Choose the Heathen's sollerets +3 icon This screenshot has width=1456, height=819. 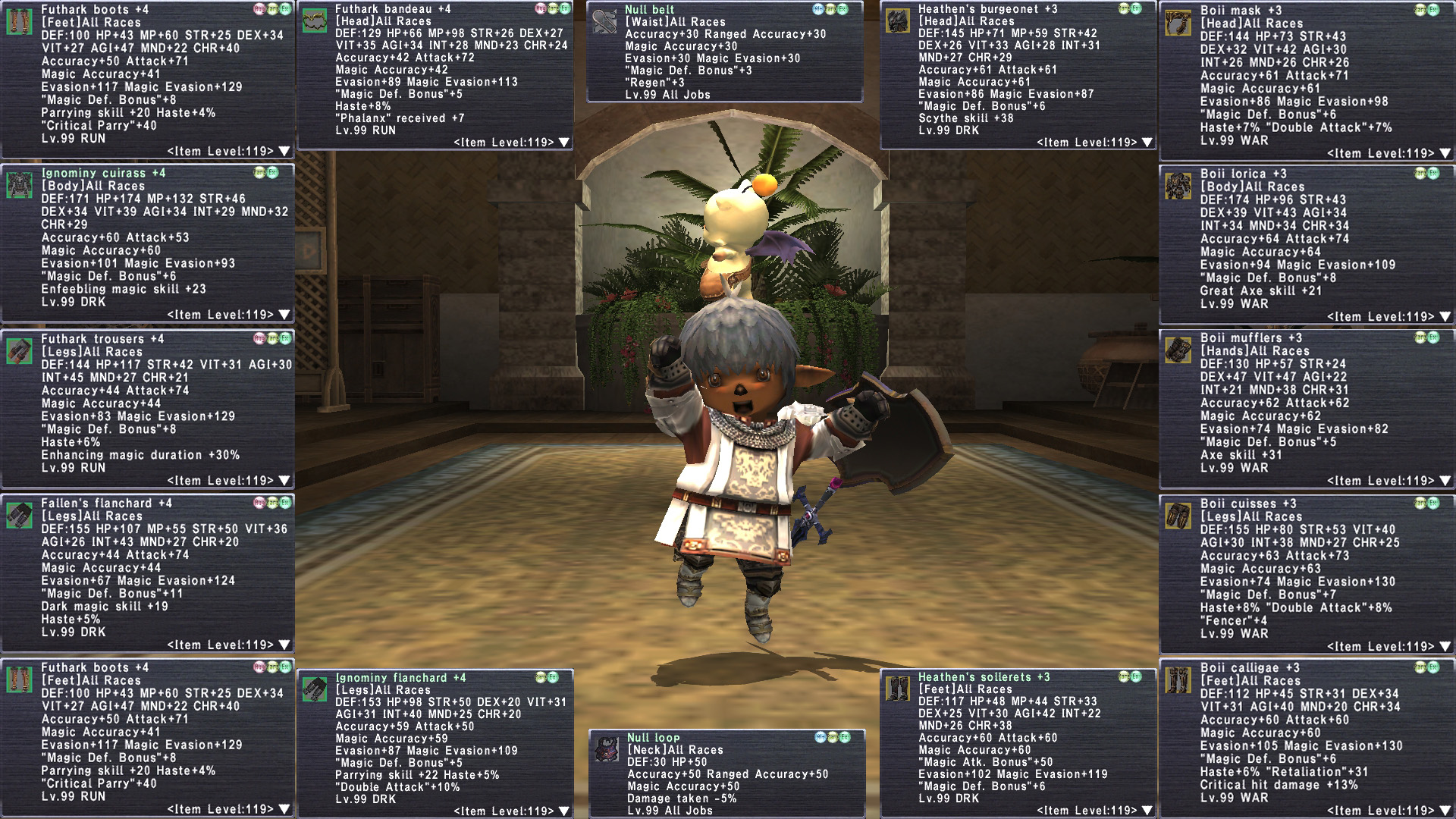coord(898,689)
